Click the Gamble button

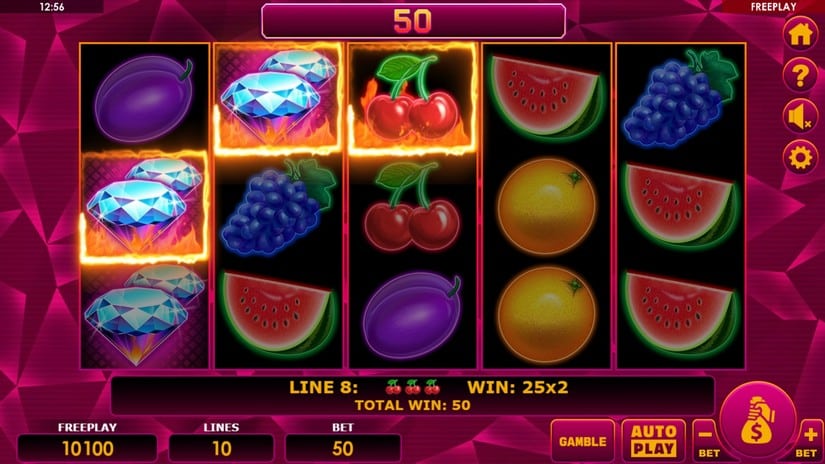[582, 441]
